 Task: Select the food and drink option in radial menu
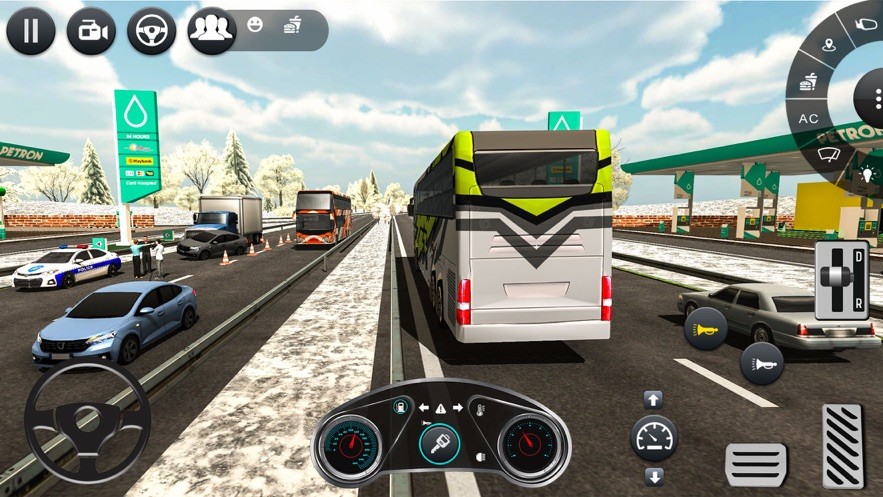click(x=807, y=82)
